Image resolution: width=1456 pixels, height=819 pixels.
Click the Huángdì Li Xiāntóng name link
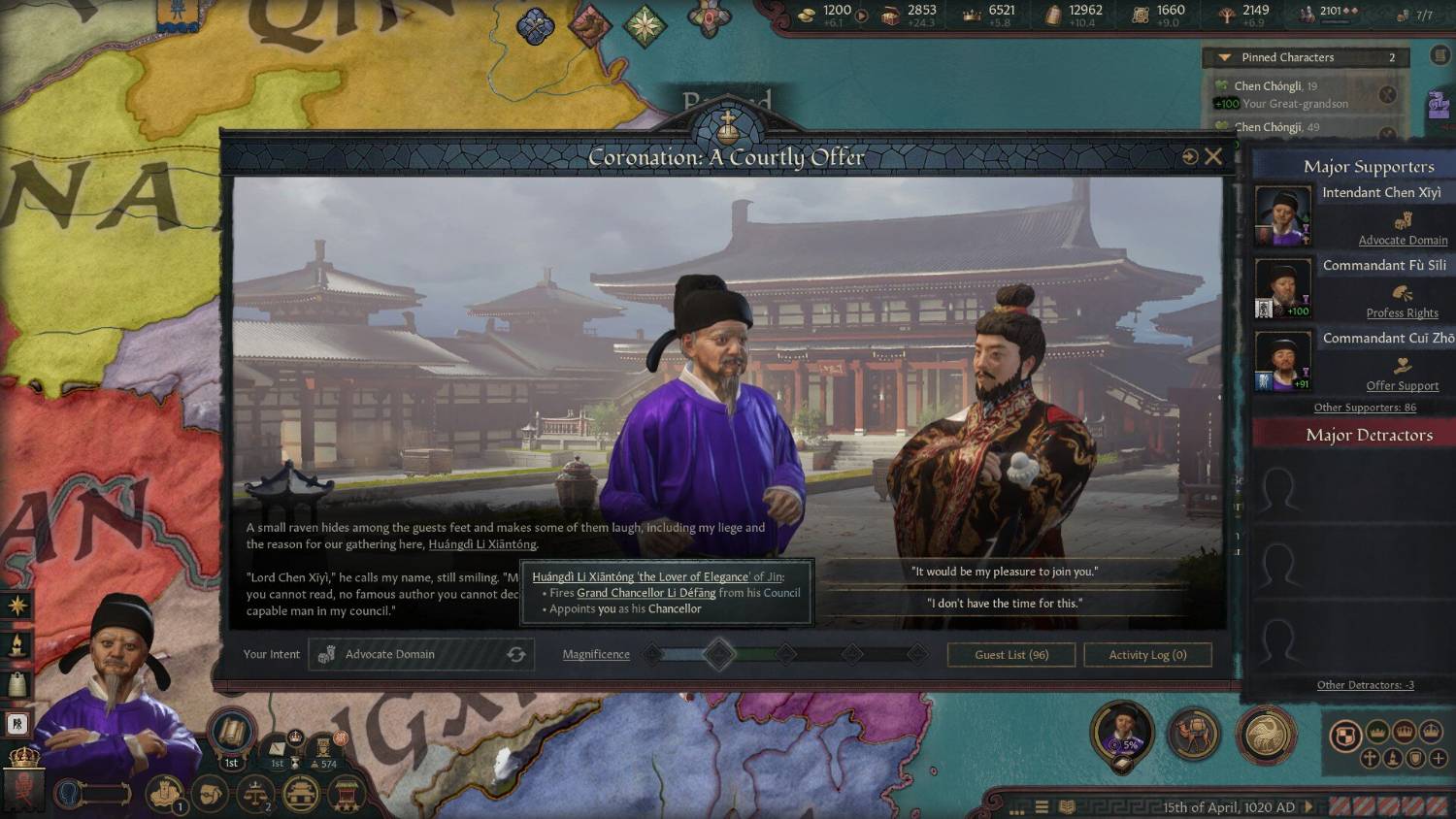click(x=482, y=544)
